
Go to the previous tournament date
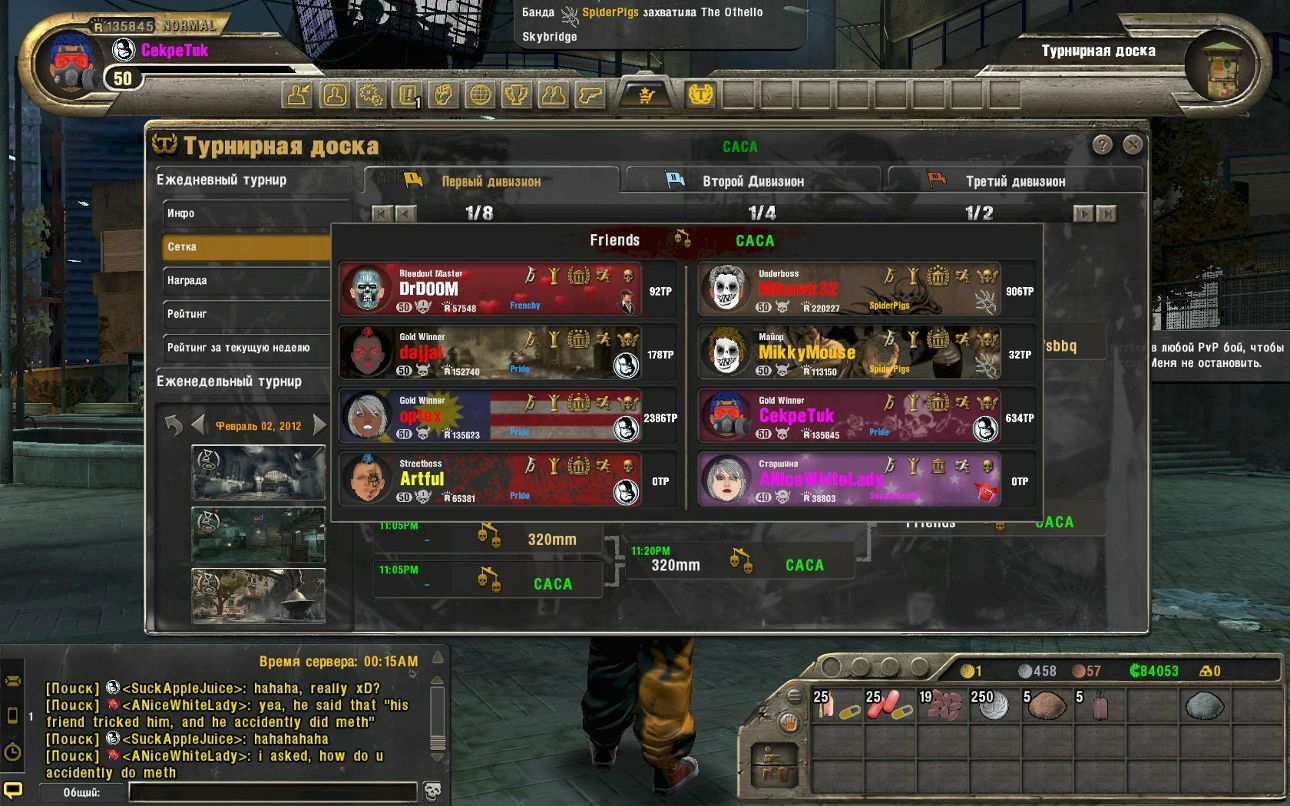198,425
